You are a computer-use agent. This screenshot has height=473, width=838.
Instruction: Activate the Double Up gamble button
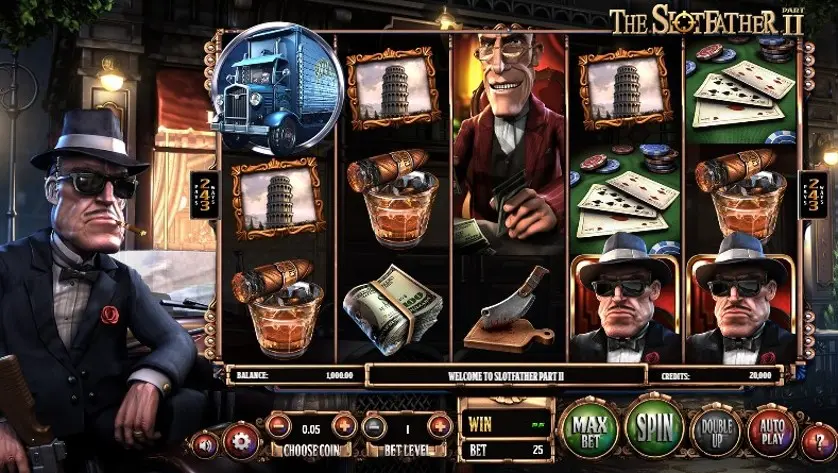click(716, 432)
